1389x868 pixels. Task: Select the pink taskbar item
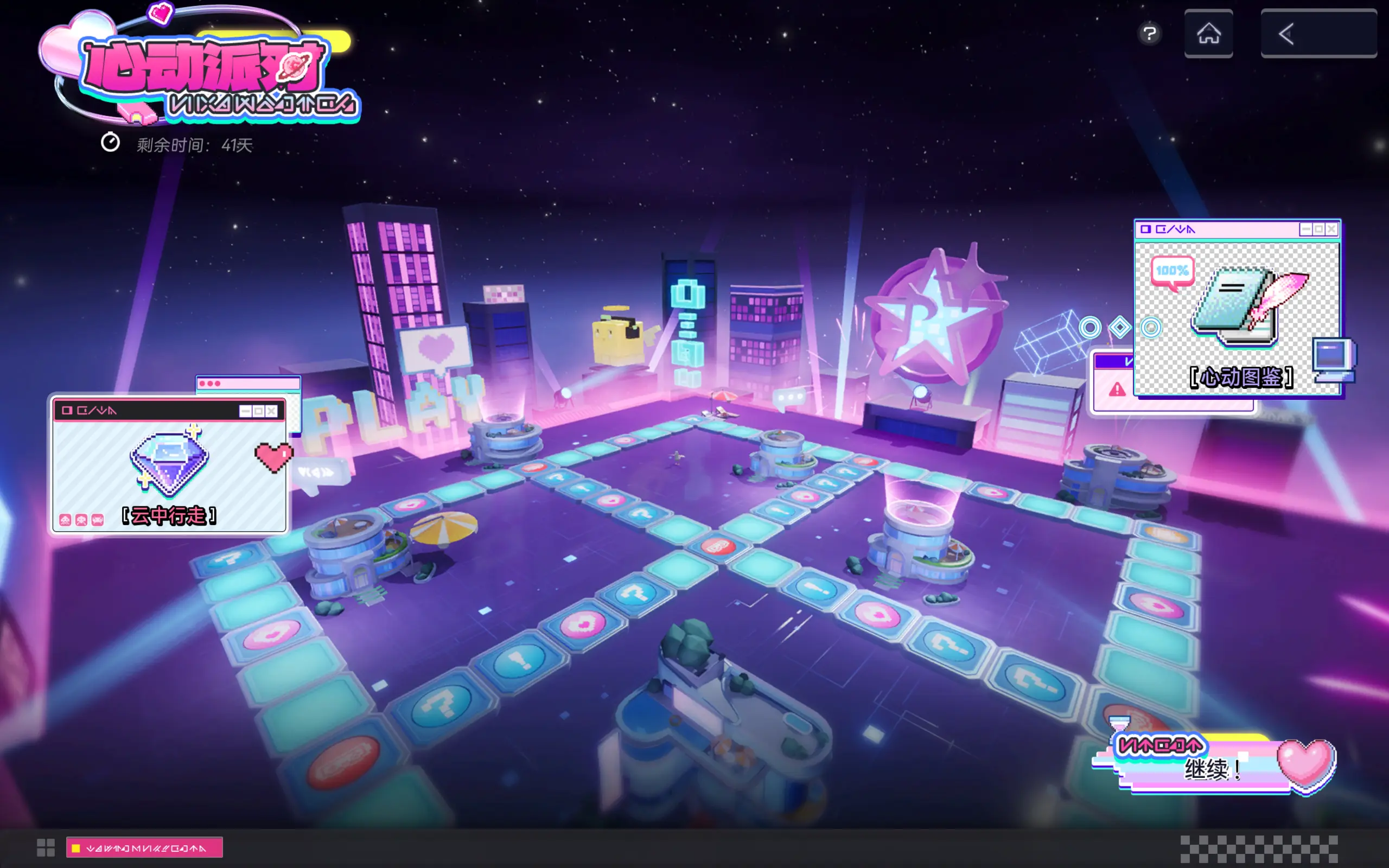click(144, 848)
